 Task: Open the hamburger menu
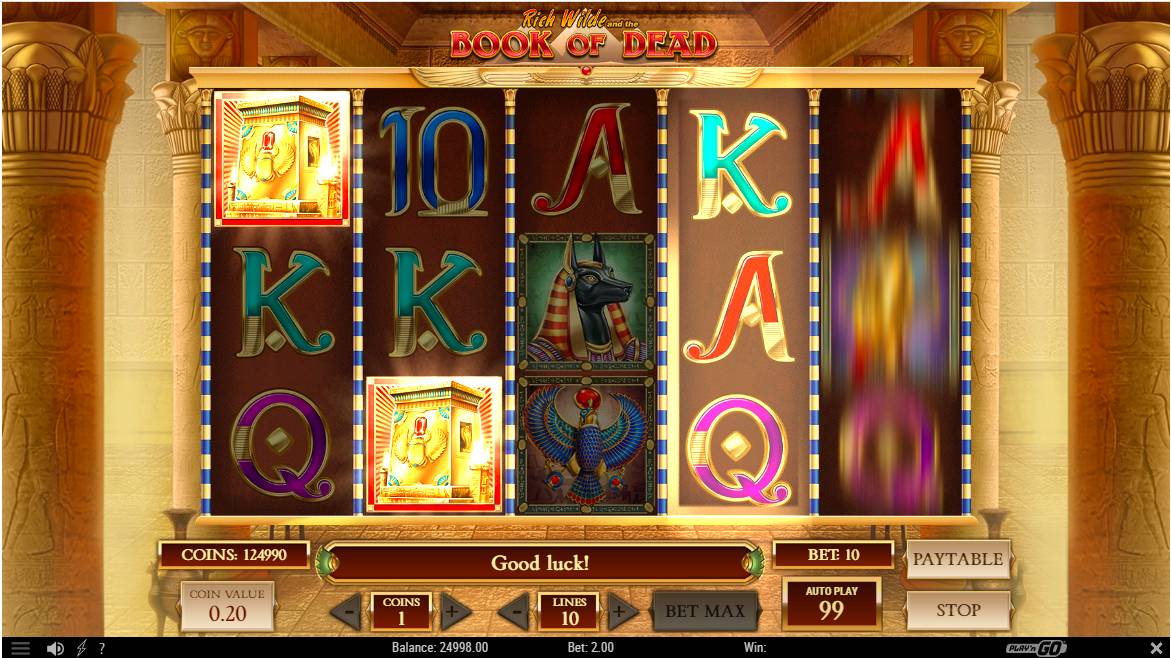click(x=21, y=648)
